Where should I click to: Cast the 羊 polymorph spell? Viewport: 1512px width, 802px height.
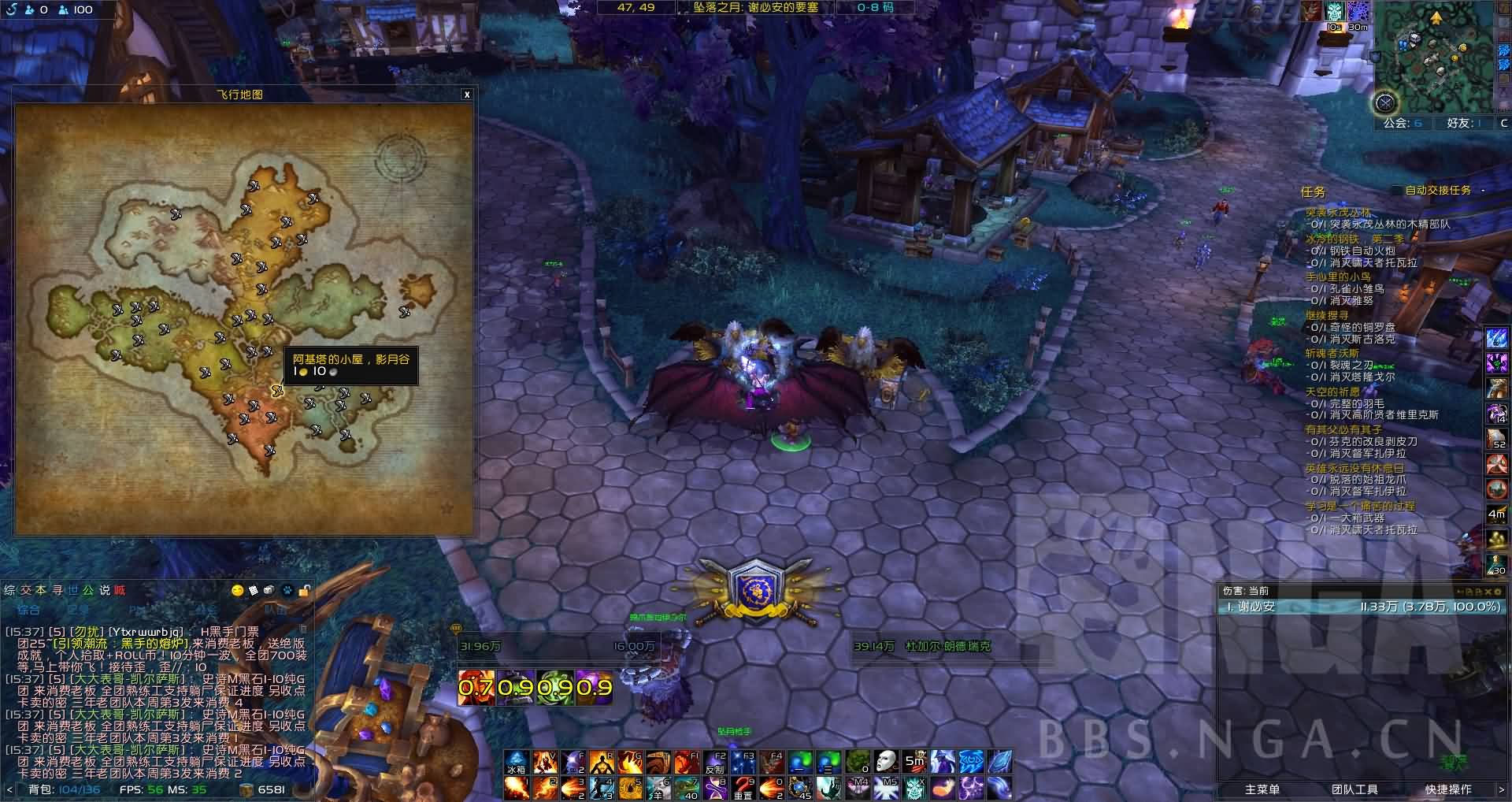(x=659, y=788)
